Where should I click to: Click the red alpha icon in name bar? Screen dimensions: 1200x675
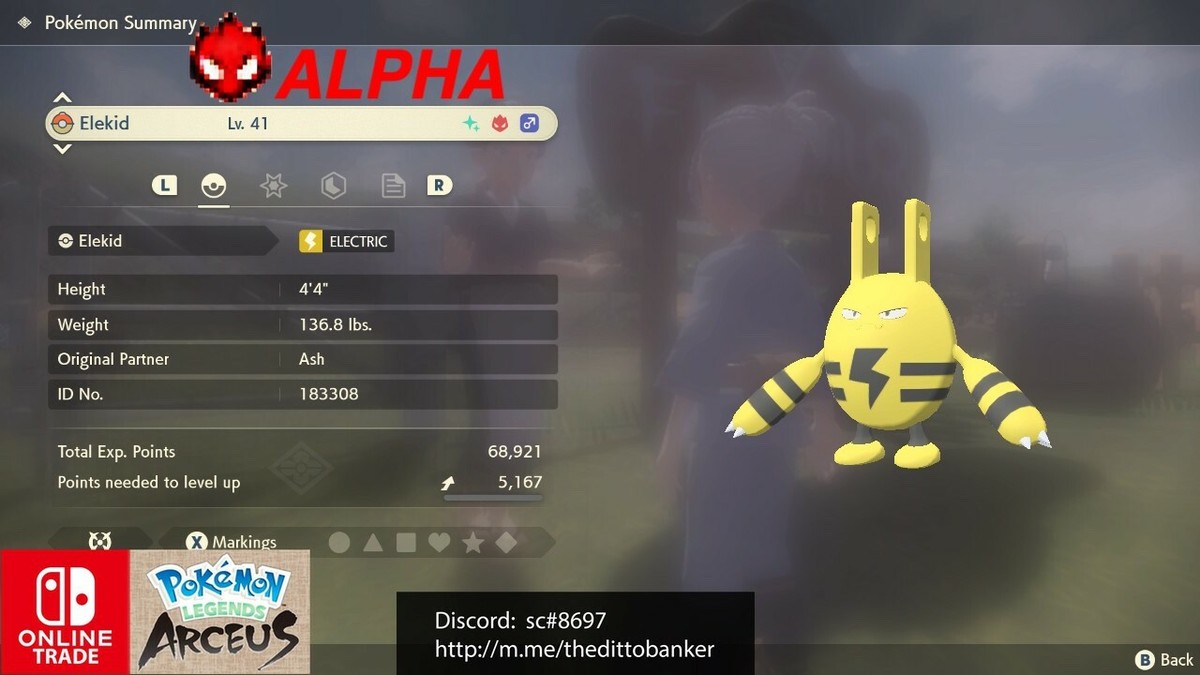(499, 124)
